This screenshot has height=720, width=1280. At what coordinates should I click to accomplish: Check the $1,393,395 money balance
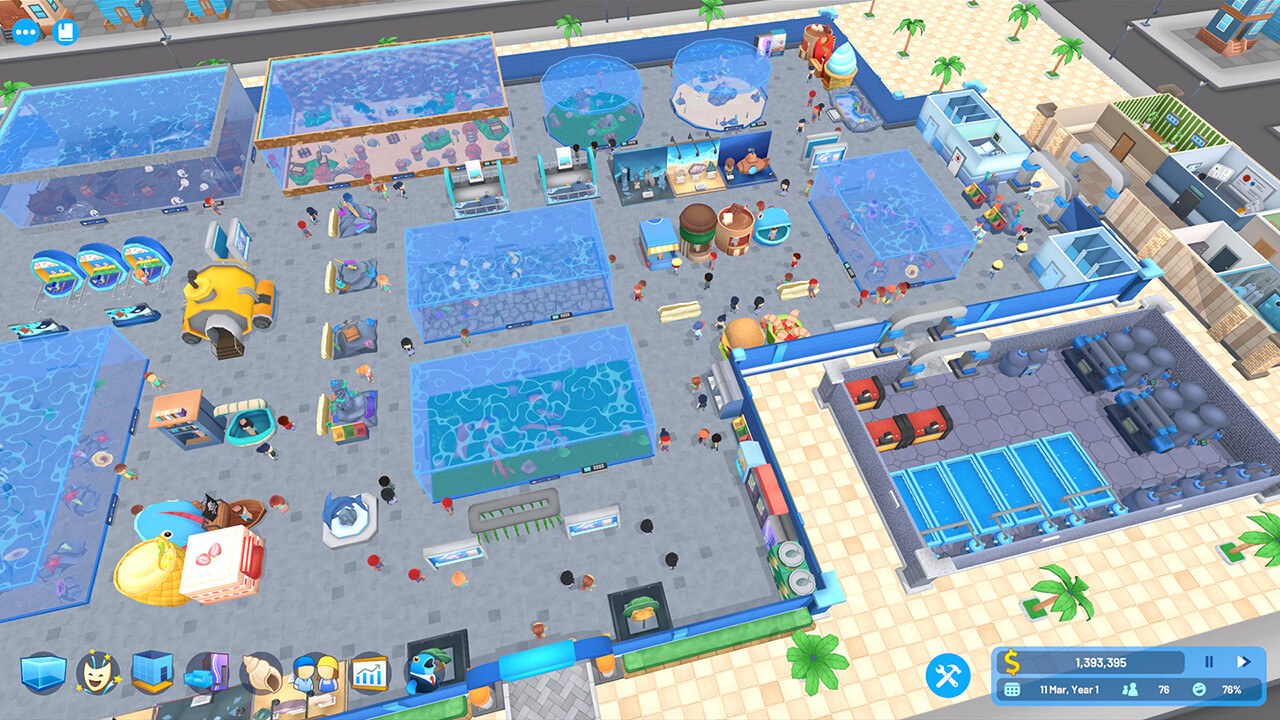point(1100,660)
